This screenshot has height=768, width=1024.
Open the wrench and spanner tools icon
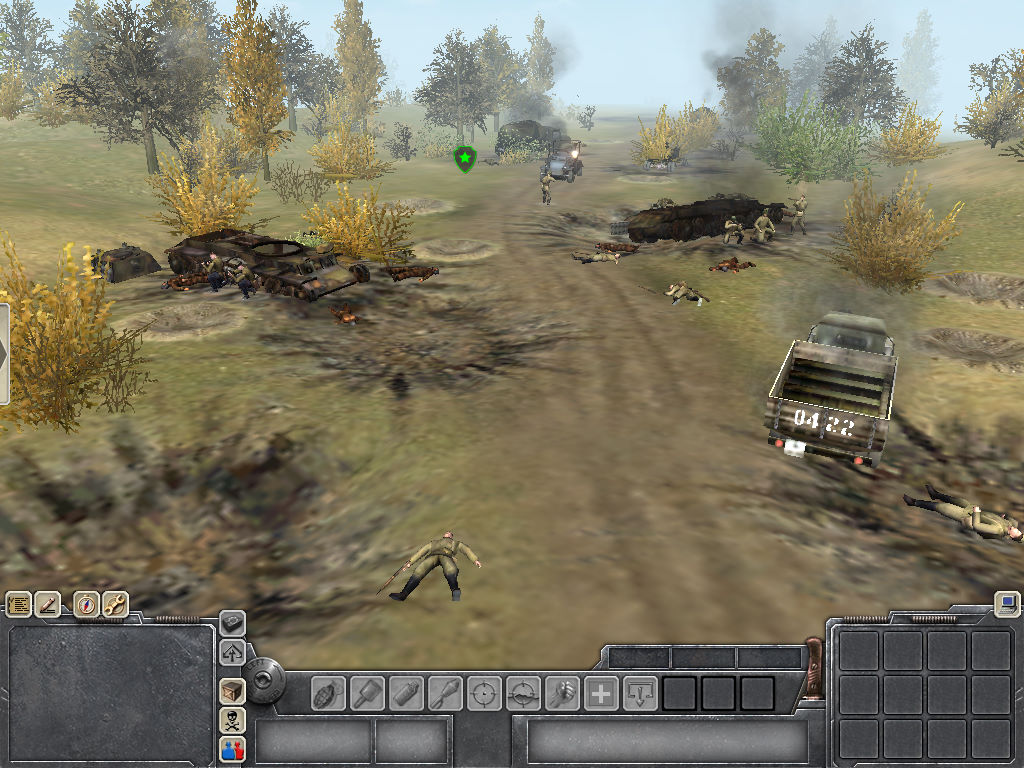click(x=115, y=603)
